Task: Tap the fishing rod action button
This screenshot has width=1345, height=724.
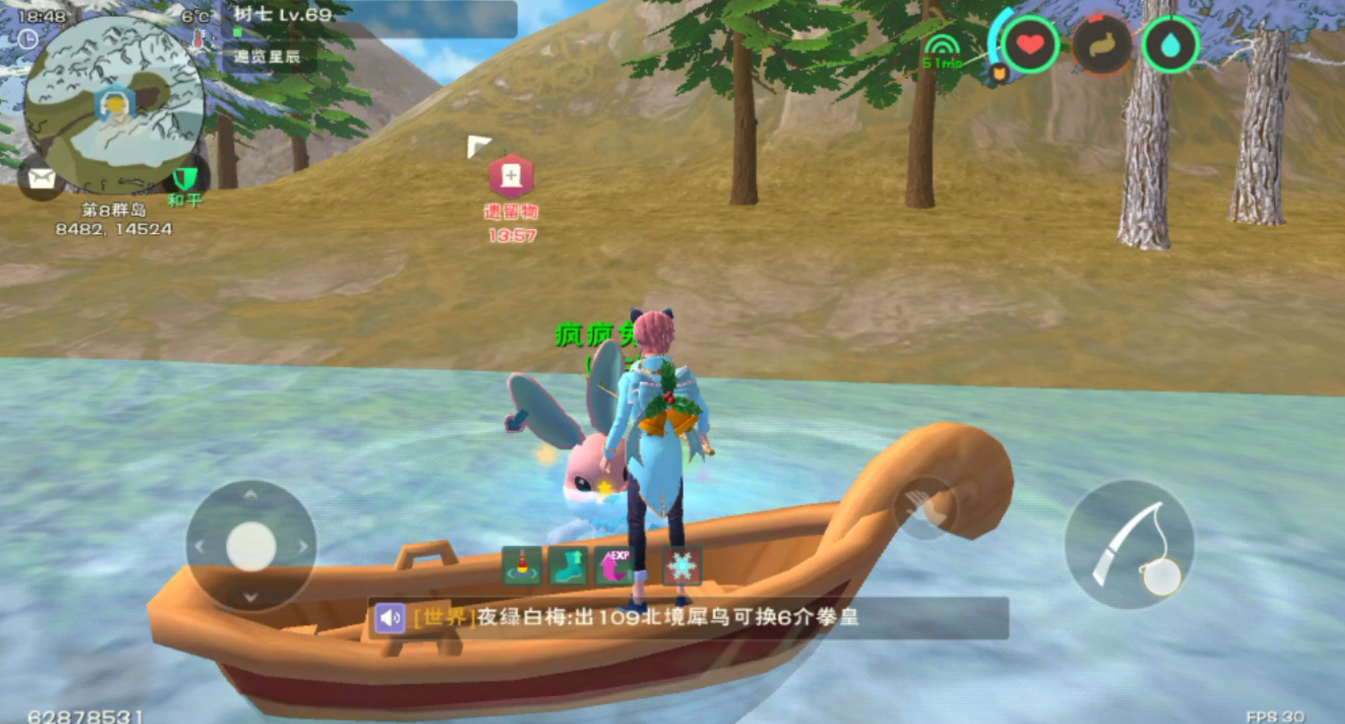Action: pos(1129,545)
